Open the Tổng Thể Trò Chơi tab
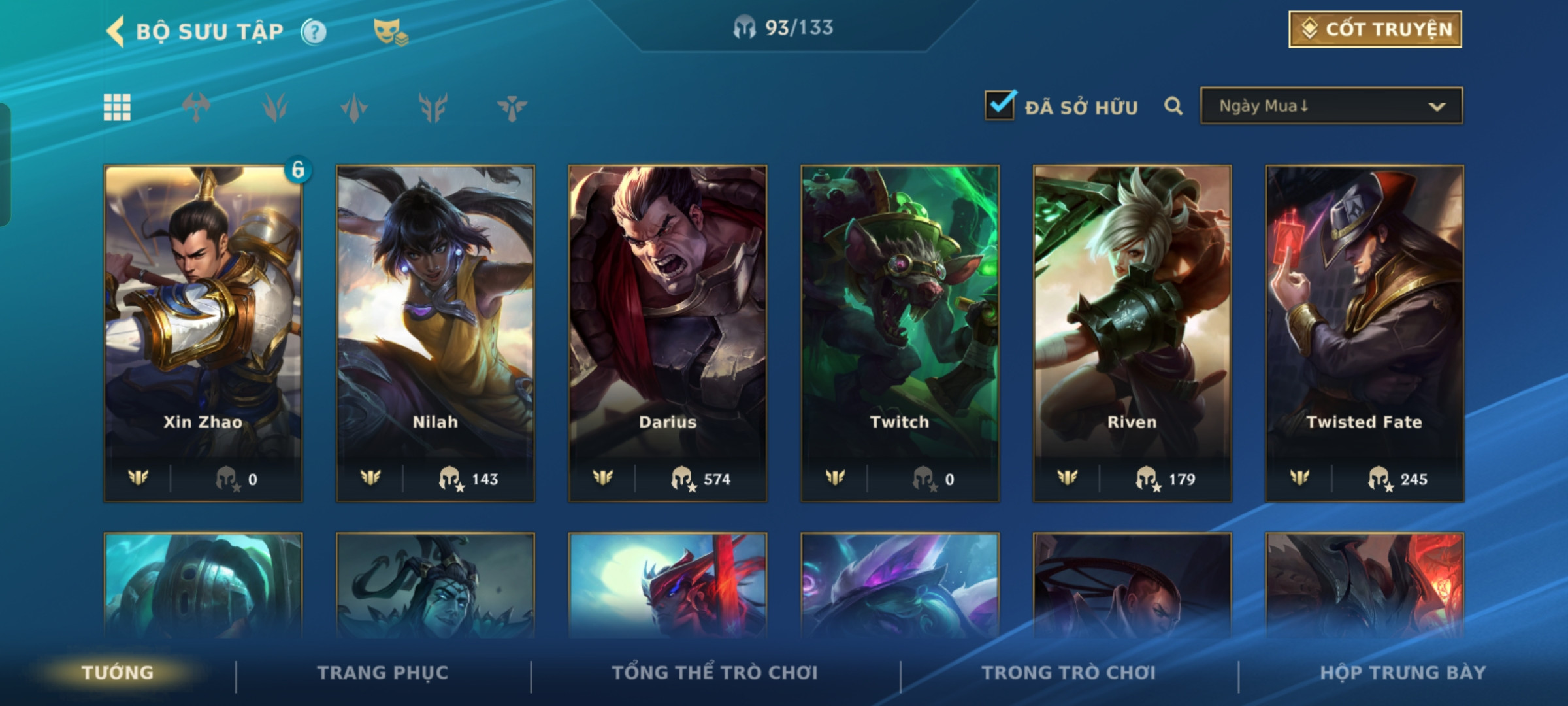 click(715, 673)
